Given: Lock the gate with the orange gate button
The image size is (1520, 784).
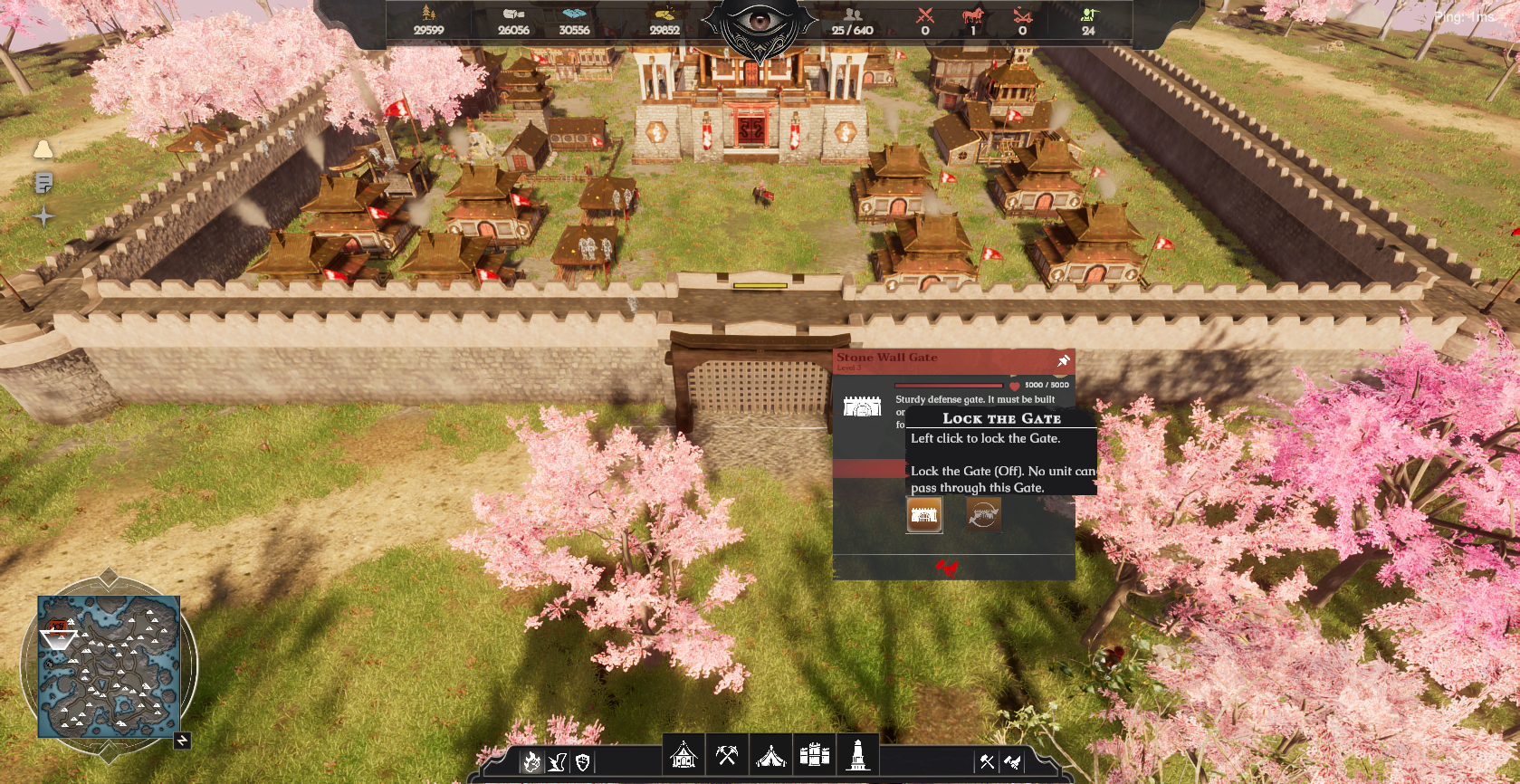Looking at the screenshot, I should (x=924, y=515).
